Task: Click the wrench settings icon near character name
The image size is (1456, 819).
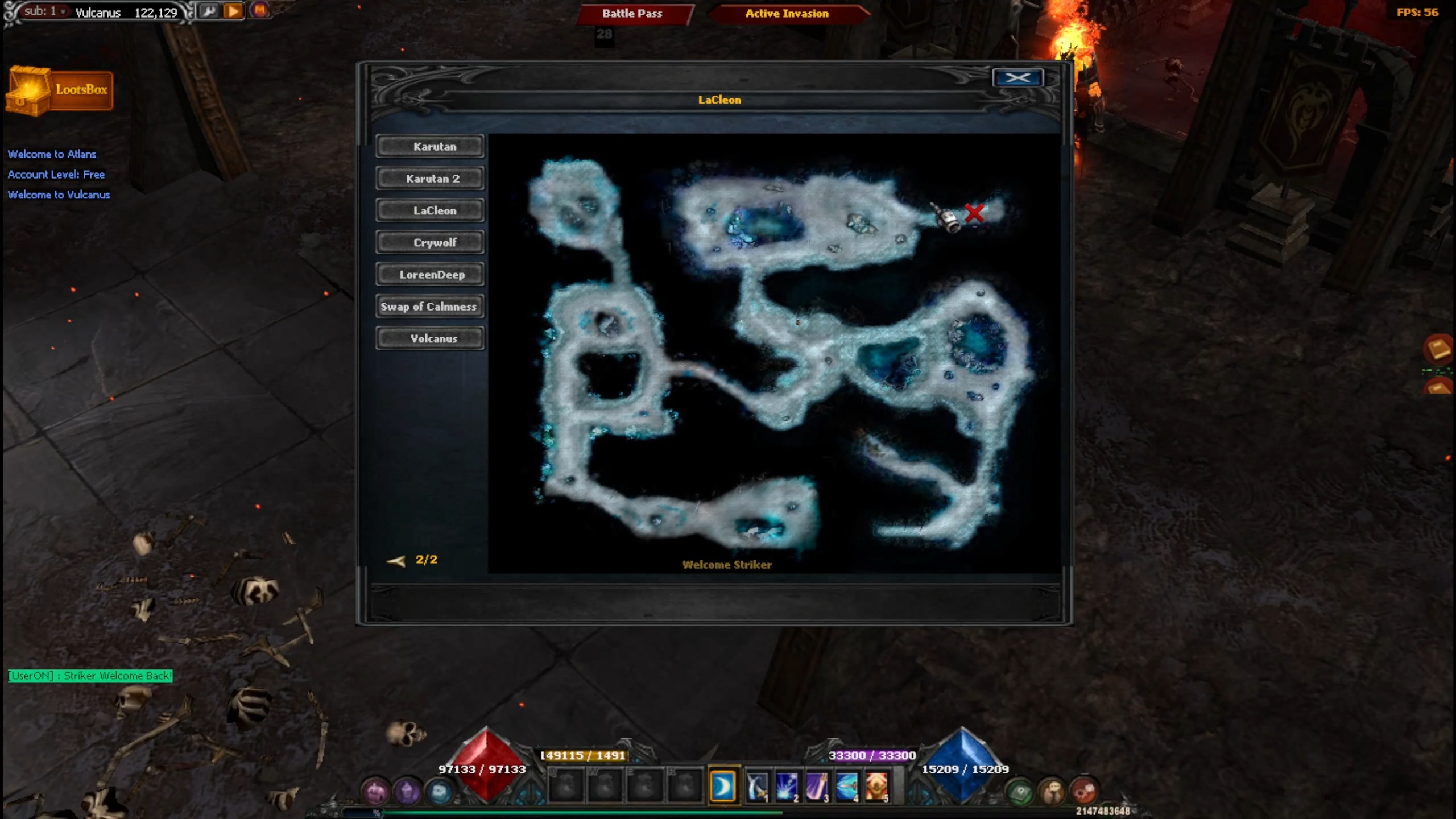Action: pyautogui.click(x=209, y=10)
